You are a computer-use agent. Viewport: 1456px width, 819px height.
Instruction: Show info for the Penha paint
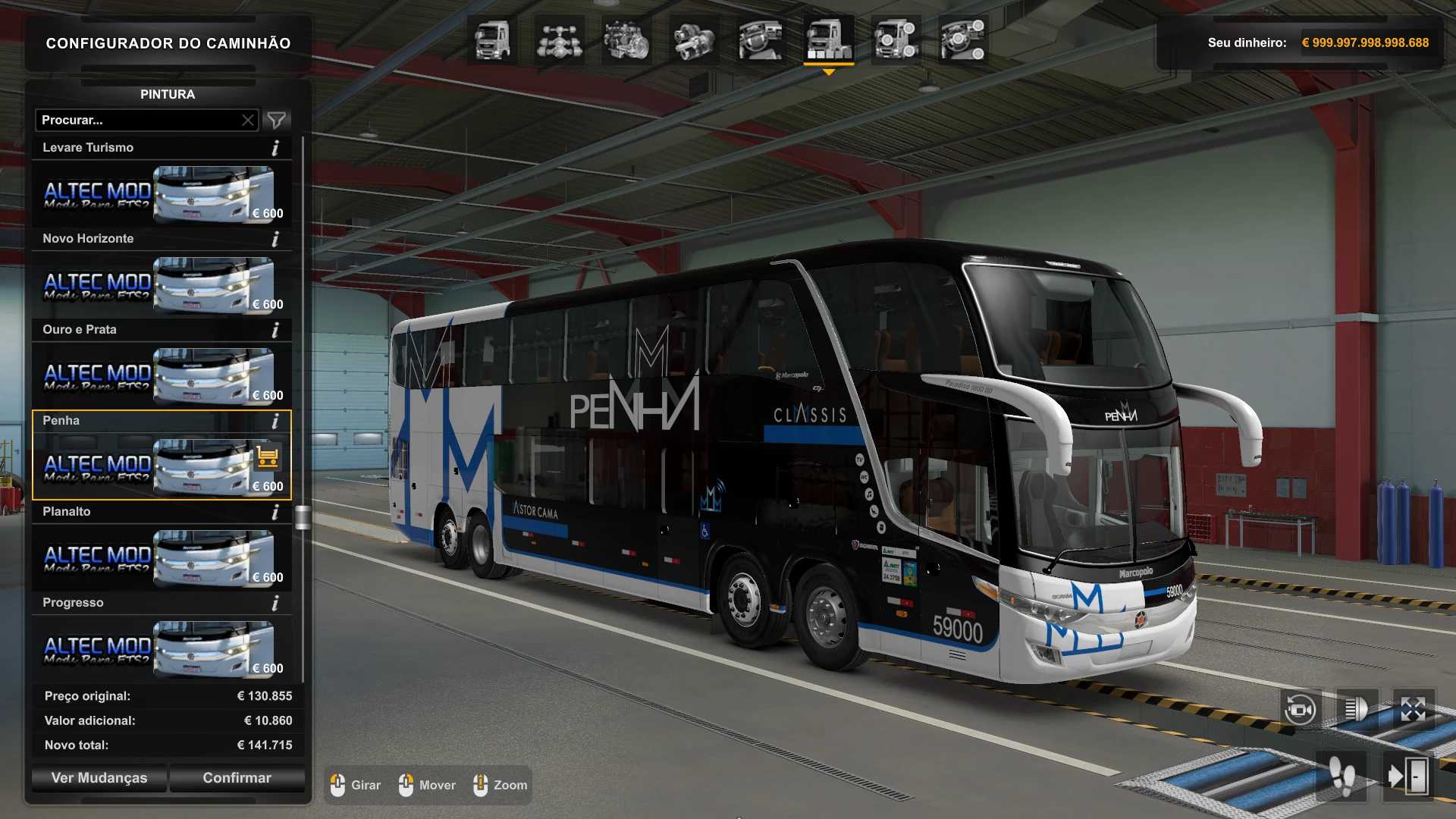click(x=275, y=421)
